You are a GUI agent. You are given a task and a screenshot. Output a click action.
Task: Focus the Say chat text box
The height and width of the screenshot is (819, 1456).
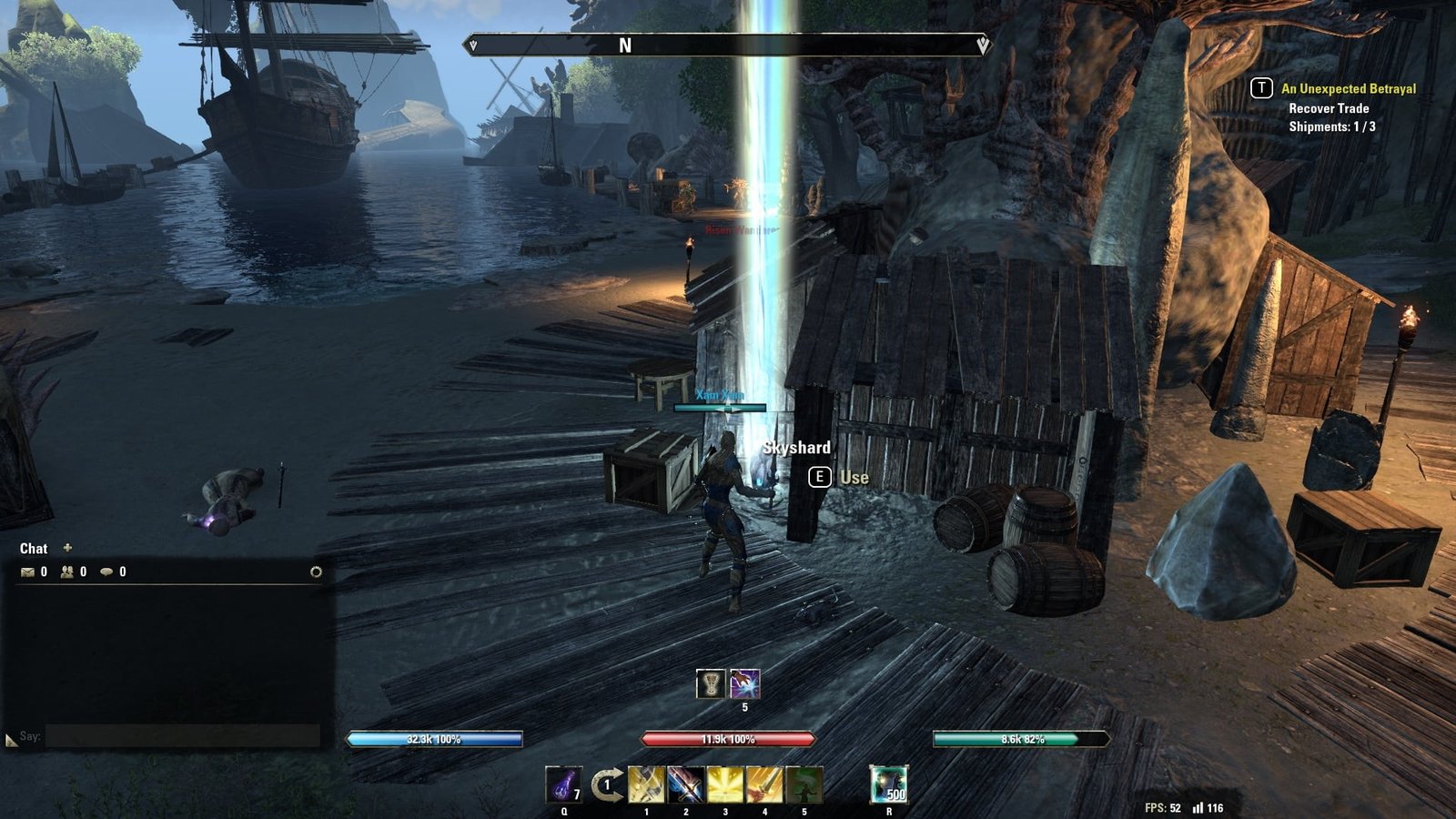coord(182,736)
